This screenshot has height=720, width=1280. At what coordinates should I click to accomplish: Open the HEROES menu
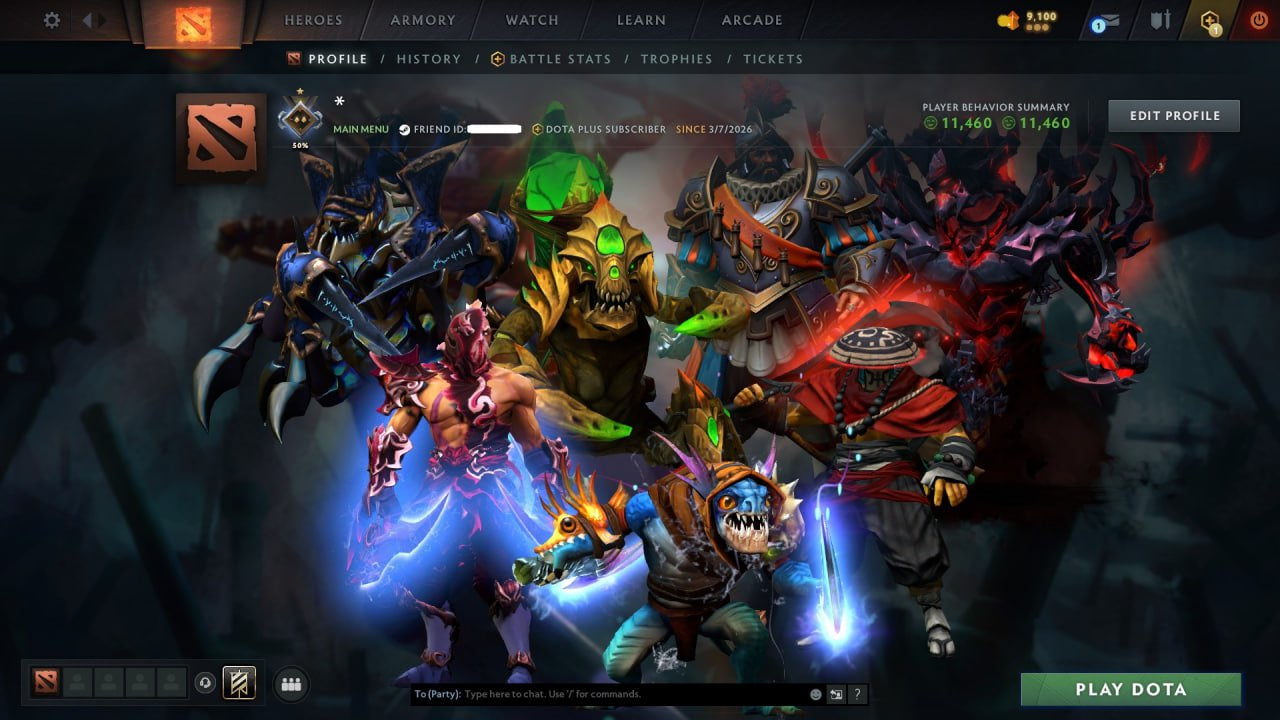point(313,20)
